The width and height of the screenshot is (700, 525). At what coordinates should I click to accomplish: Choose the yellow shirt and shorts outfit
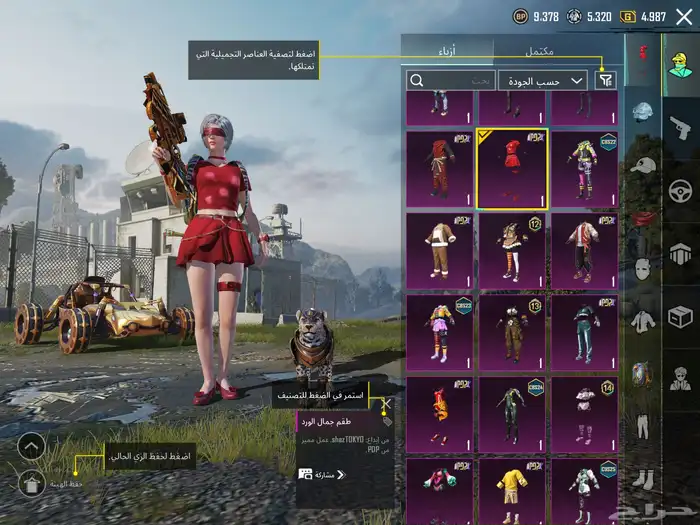512,488
